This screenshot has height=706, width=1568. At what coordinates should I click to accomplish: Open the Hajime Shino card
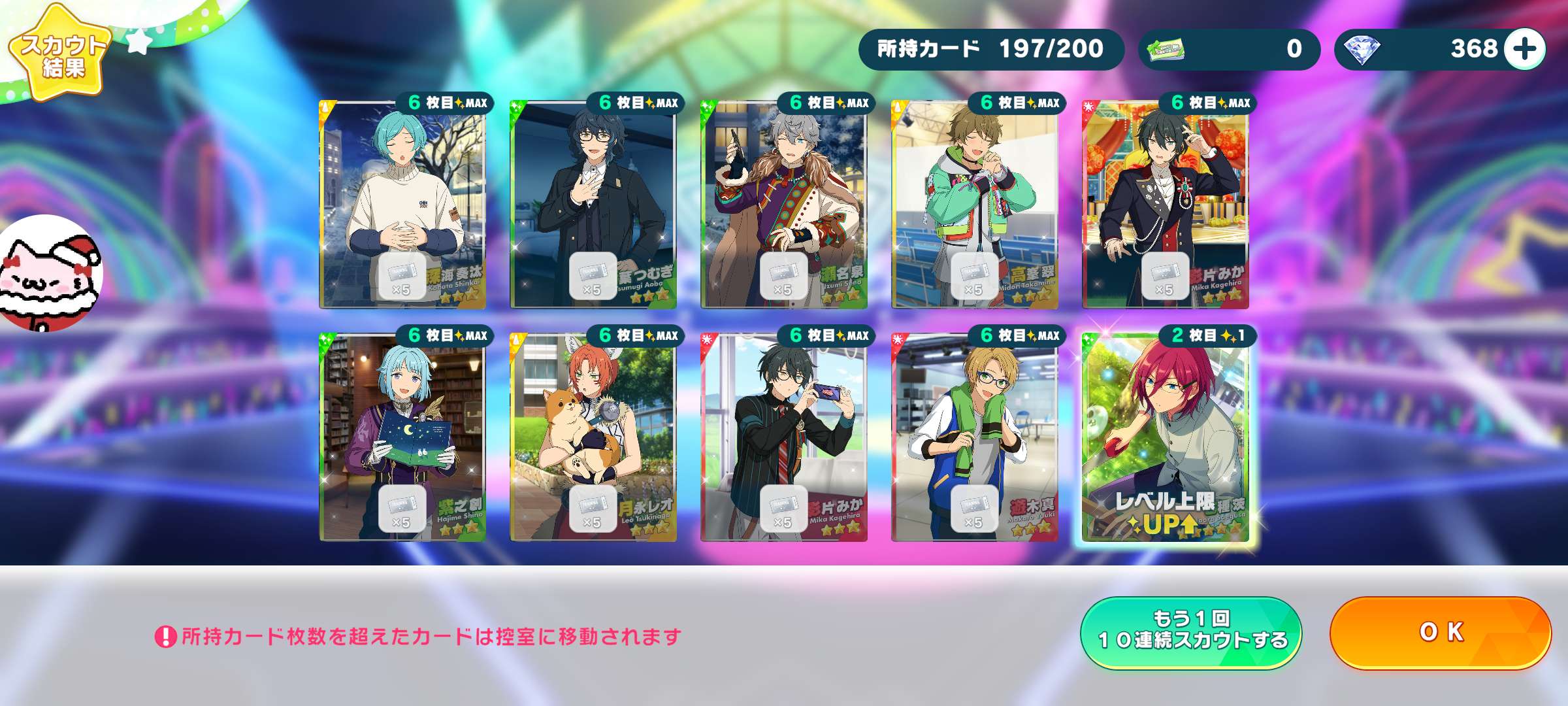[402, 437]
